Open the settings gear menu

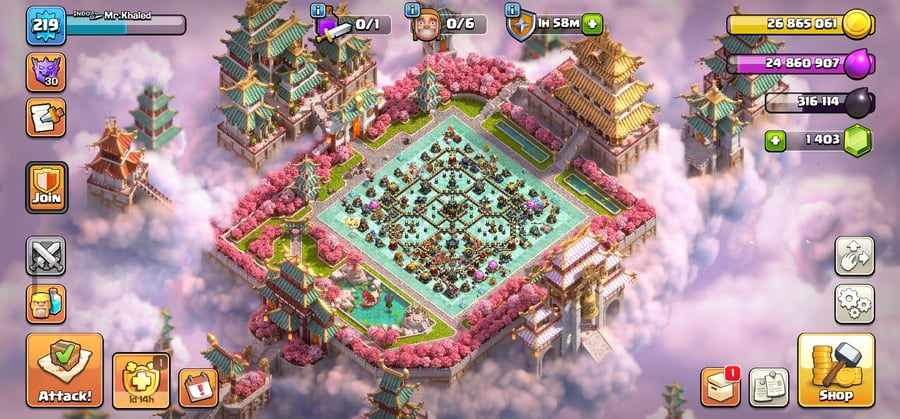tap(854, 304)
